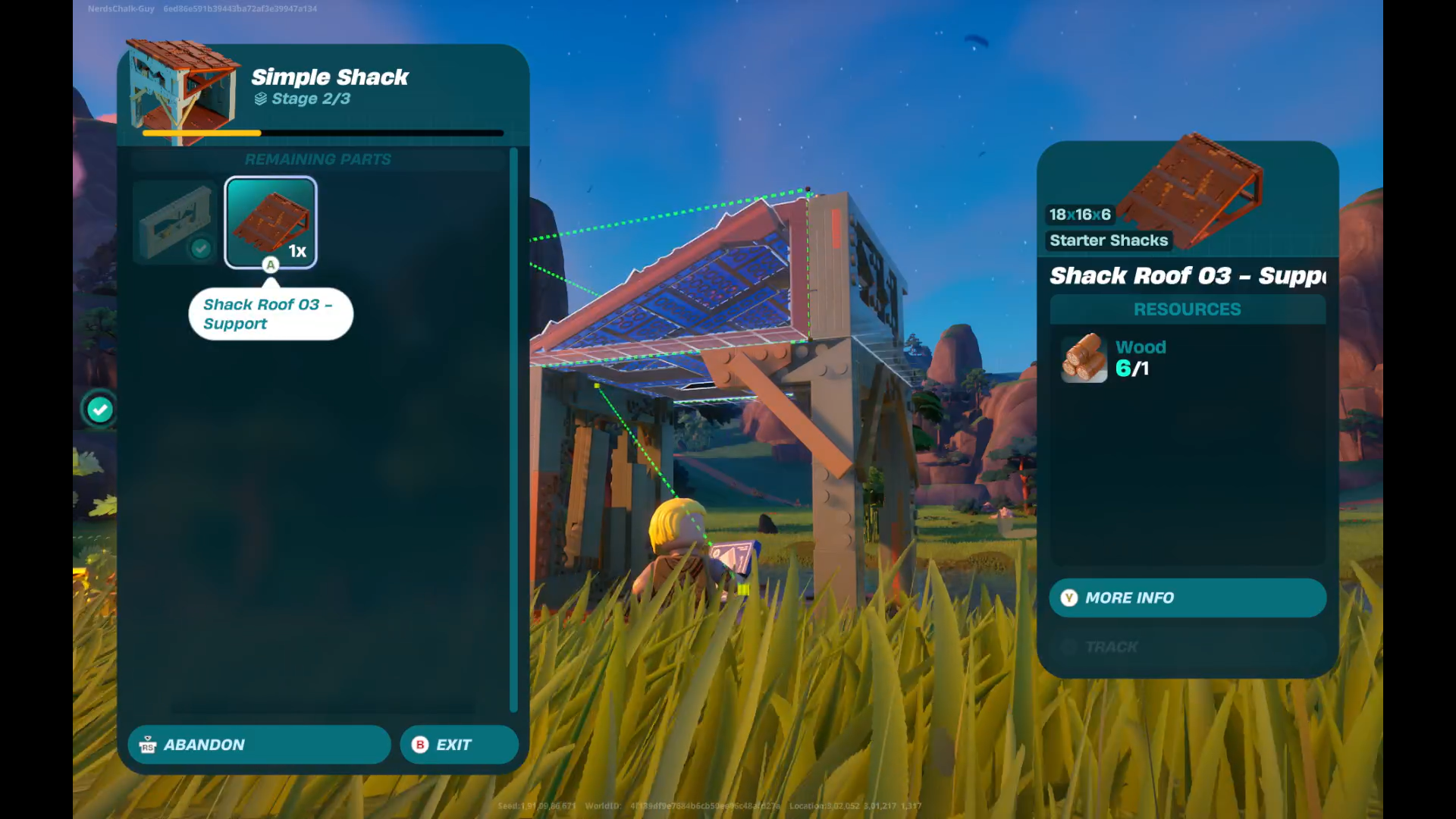
Task: Click the greyed-out Track button
Action: point(1187,647)
